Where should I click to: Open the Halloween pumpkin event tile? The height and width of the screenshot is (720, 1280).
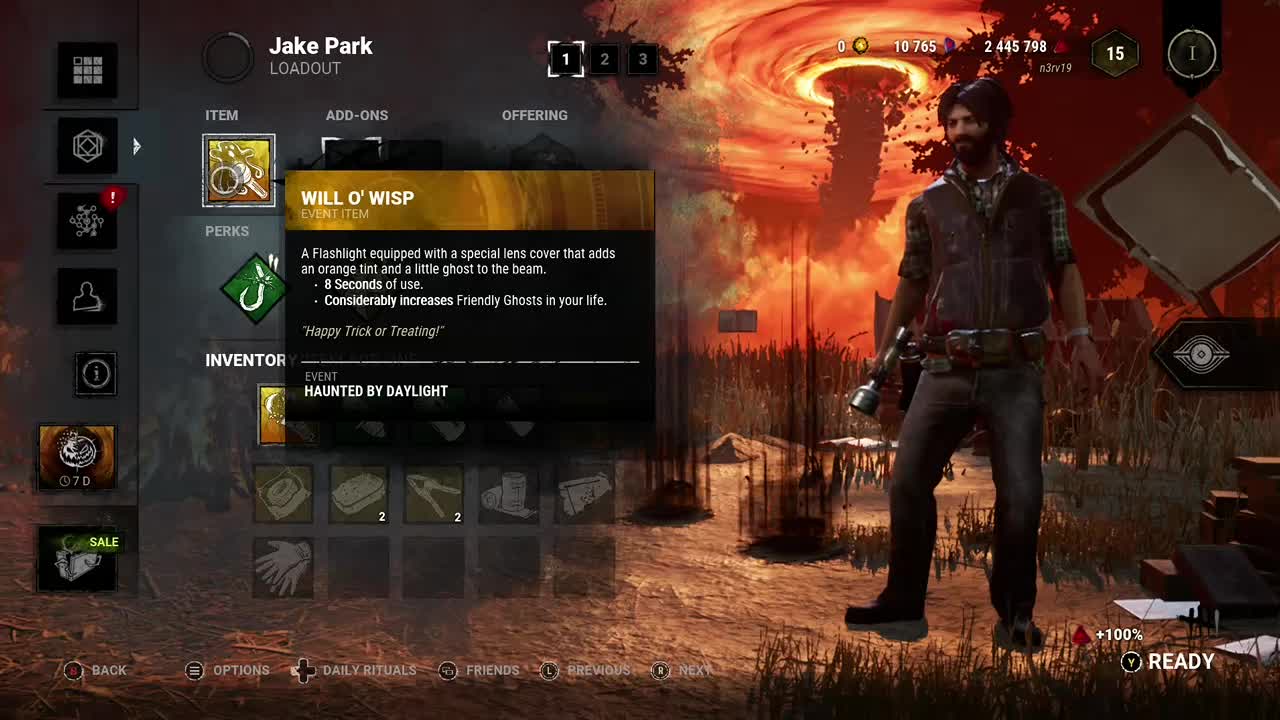pos(77,456)
